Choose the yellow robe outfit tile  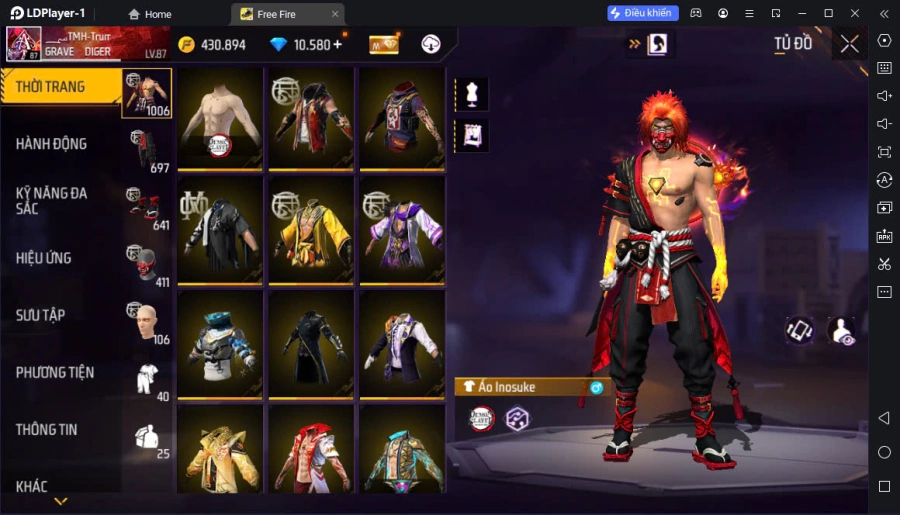pyautogui.click(x=311, y=230)
